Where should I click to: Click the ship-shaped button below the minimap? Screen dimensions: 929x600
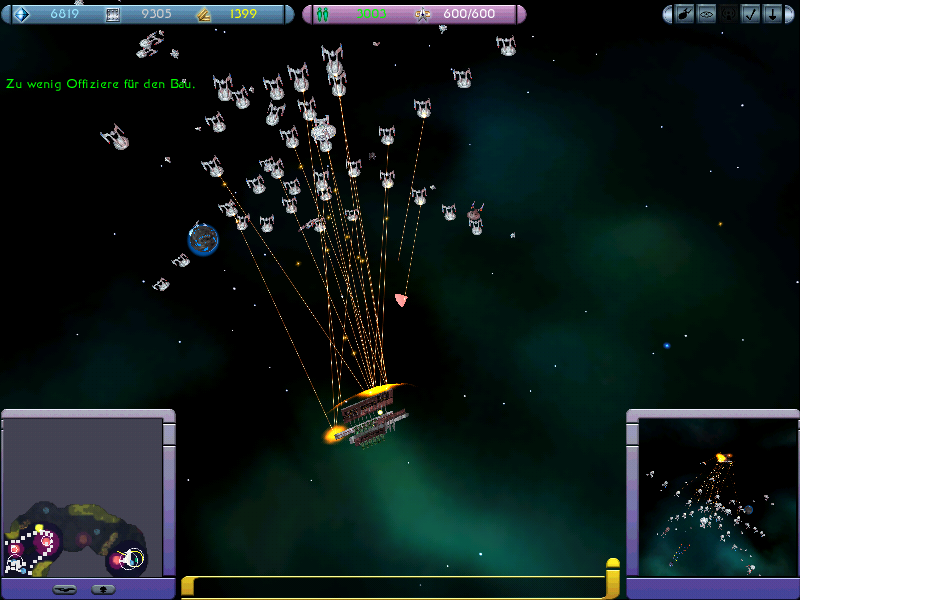click(65, 589)
